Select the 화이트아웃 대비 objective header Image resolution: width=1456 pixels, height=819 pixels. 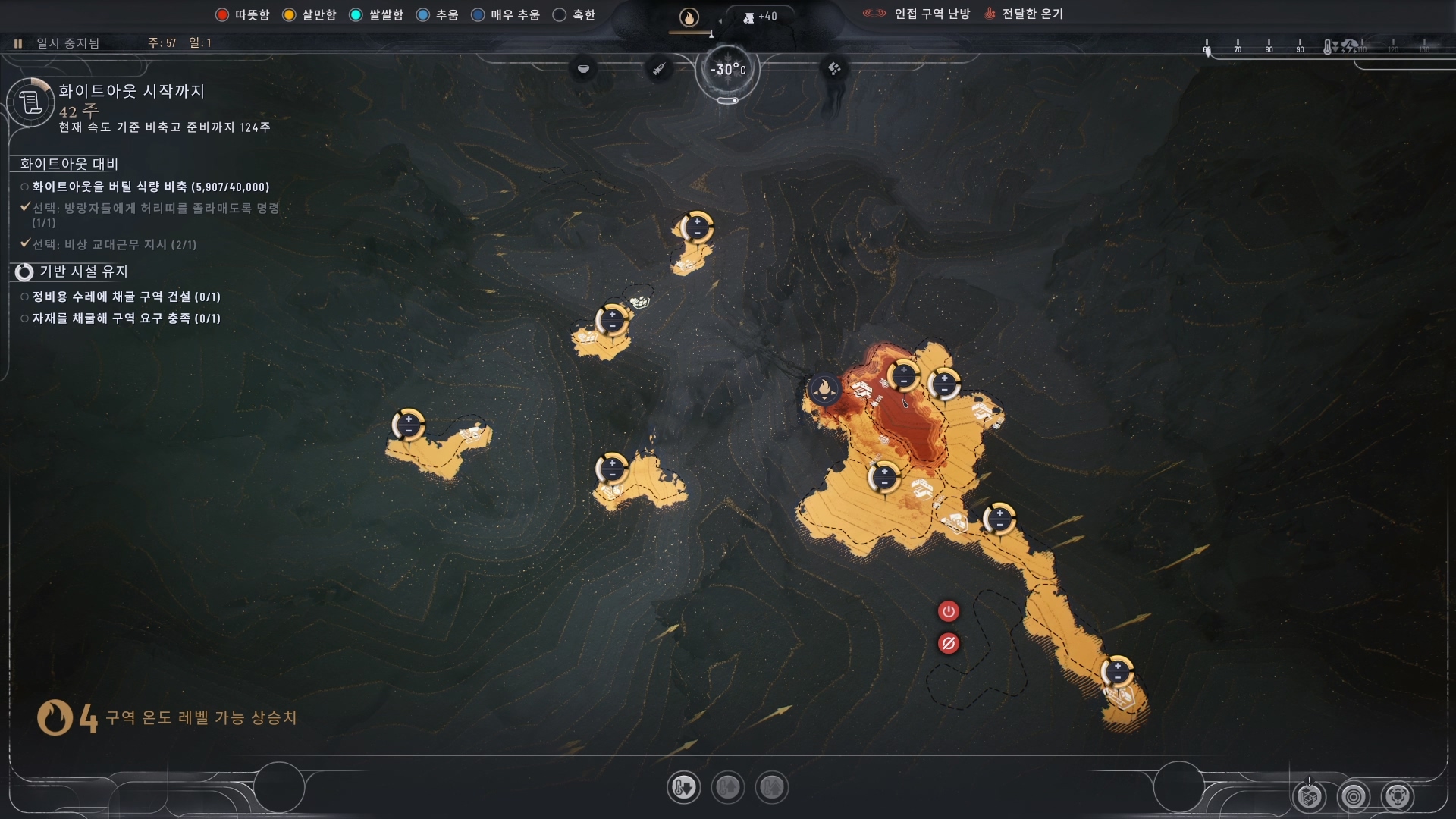tap(69, 164)
